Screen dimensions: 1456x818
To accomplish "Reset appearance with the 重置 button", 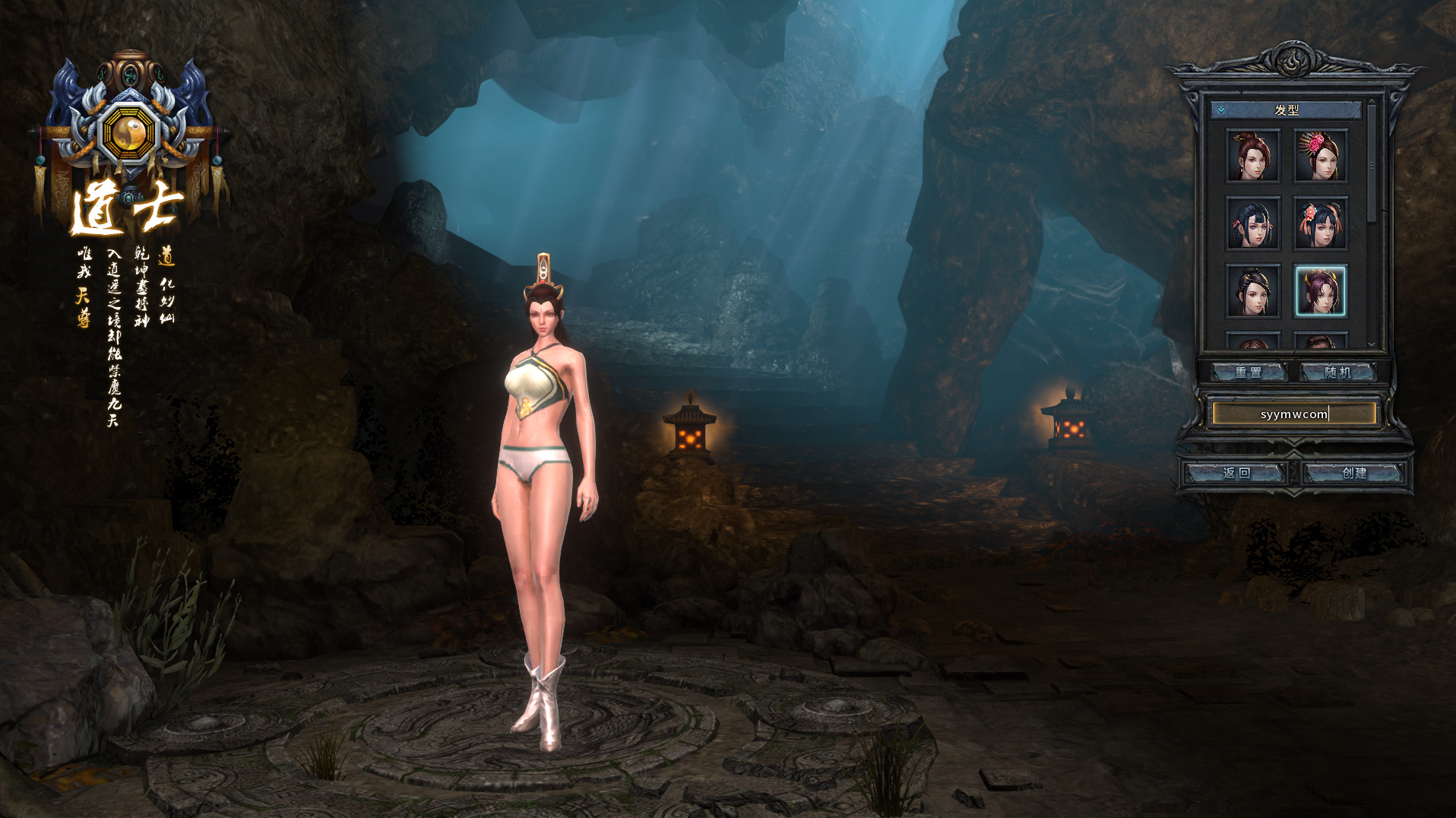I will pos(1248,372).
